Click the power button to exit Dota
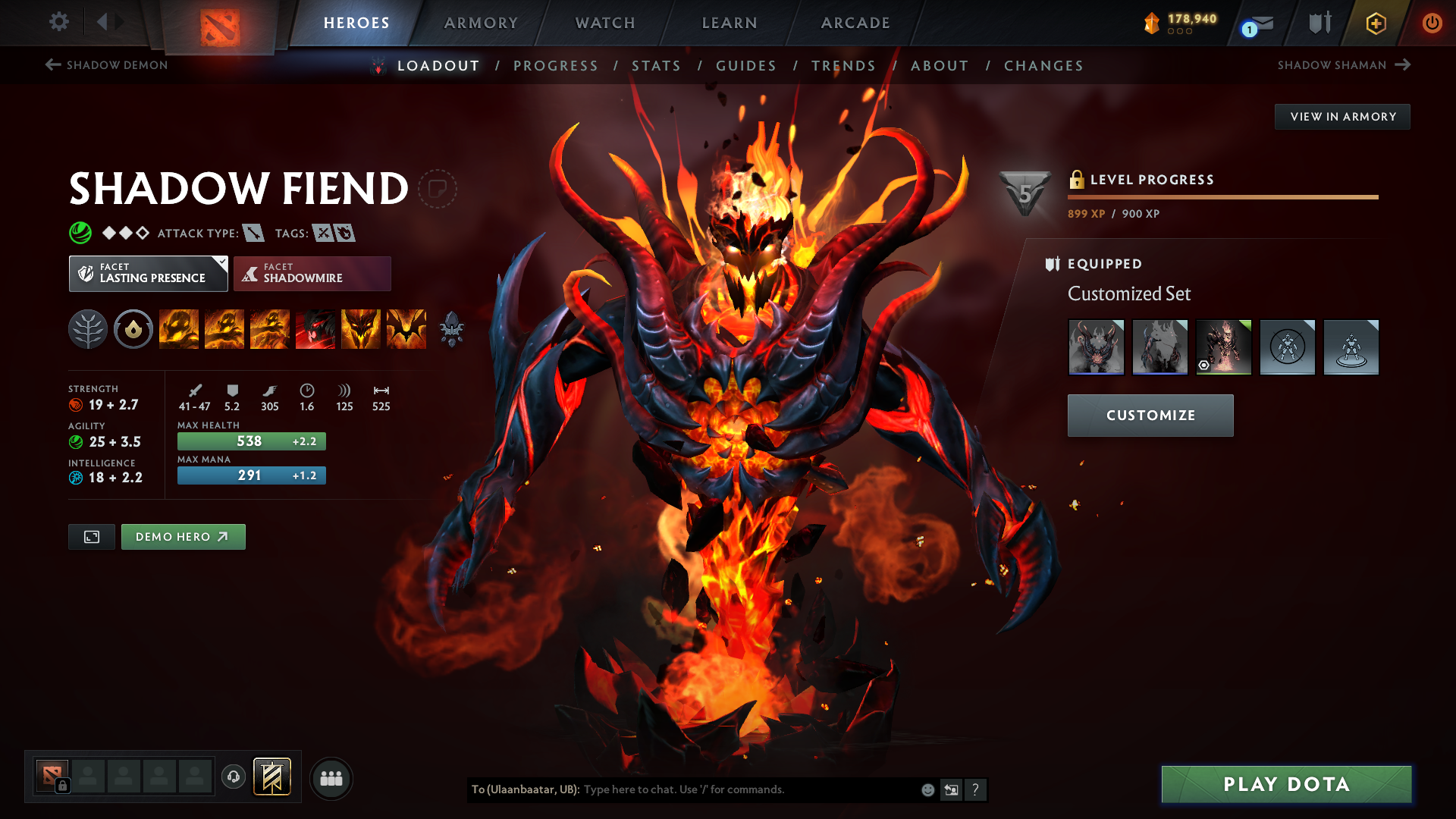 click(x=1432, y=23)
